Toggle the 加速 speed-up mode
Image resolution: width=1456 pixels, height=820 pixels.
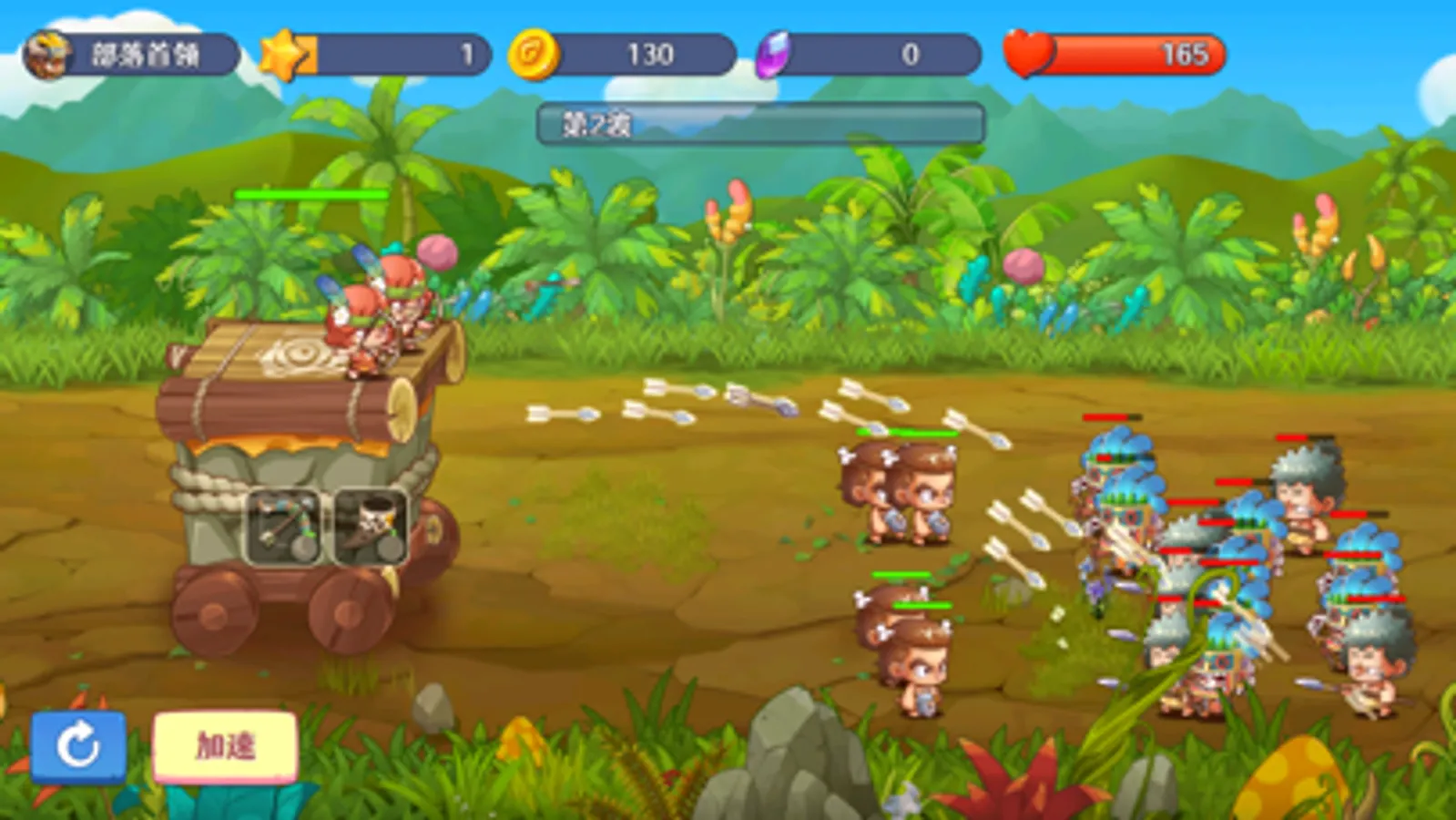pyautogui.click(x=225, y=747)
